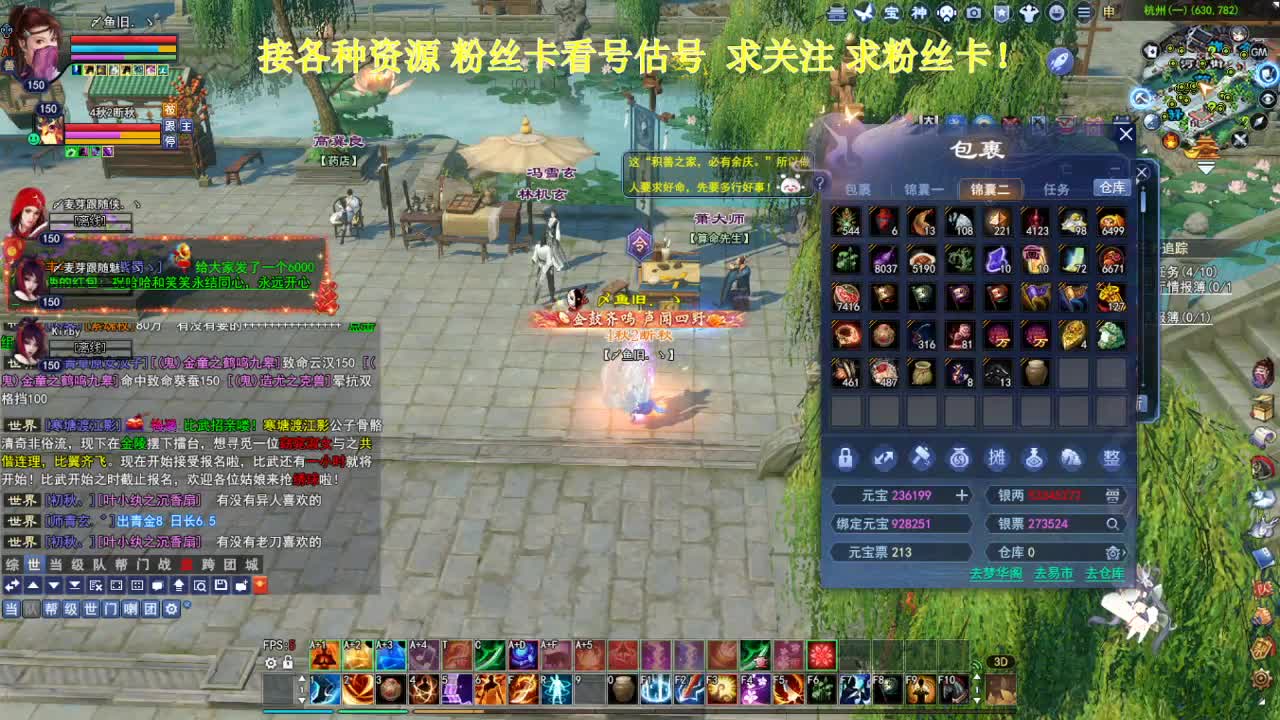Screen dimensions: 1280x720
Task: Click the potion bottle icon in the bag toolbar
Action: tap(1035, 458)
